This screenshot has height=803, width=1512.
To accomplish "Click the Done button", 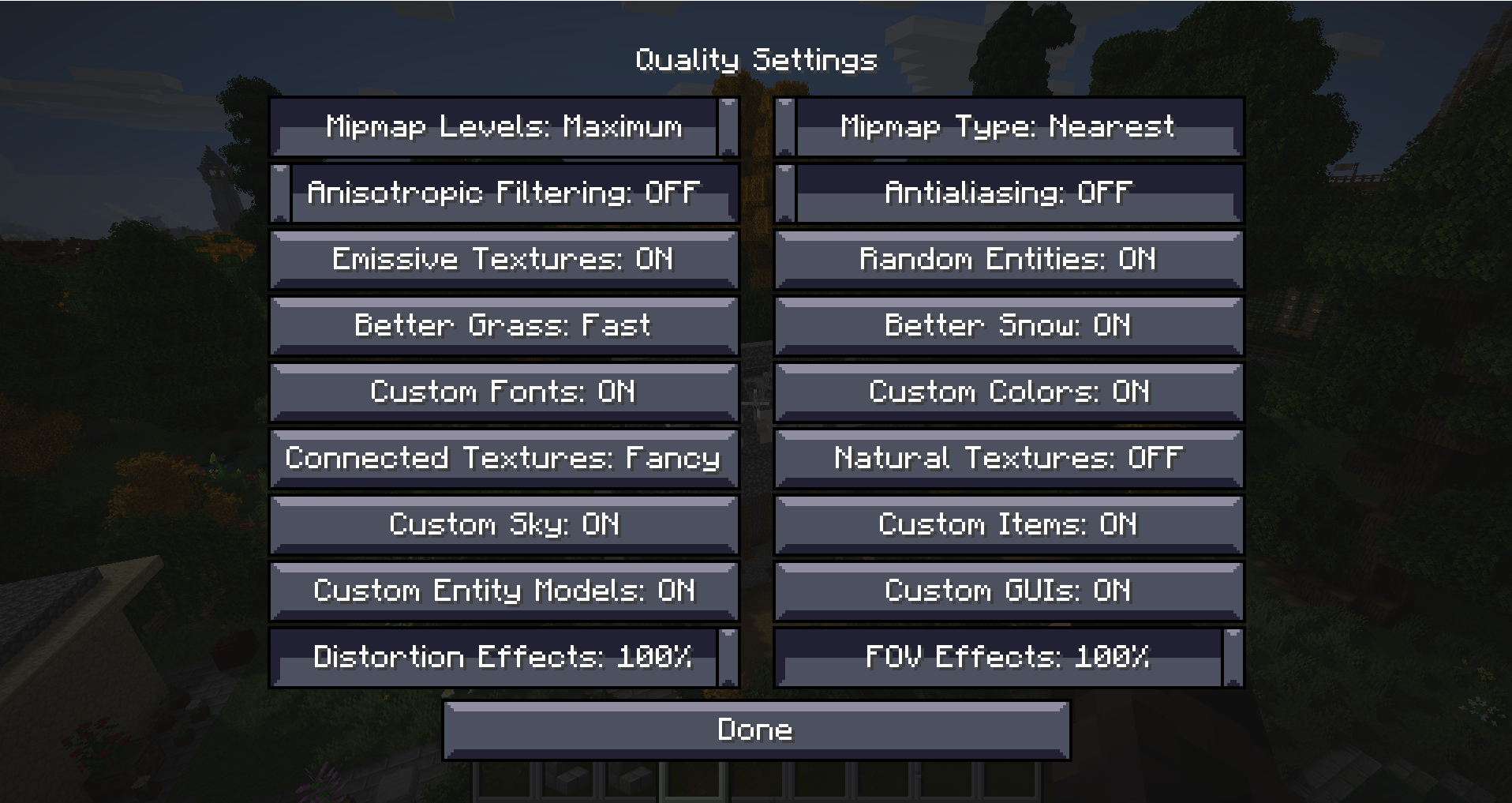I will [756, 730].
